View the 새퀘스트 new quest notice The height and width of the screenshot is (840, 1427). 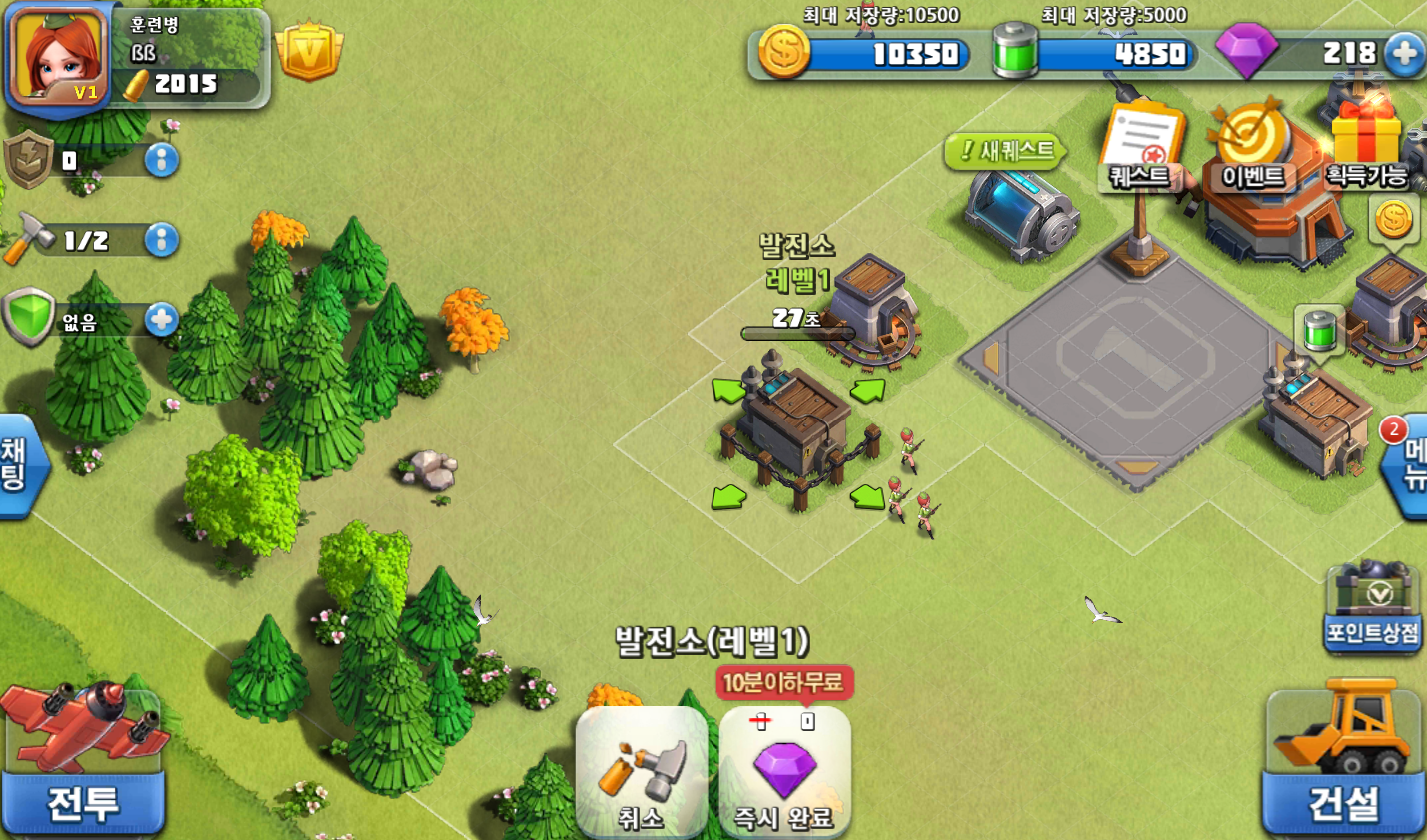click(1007, 151)
